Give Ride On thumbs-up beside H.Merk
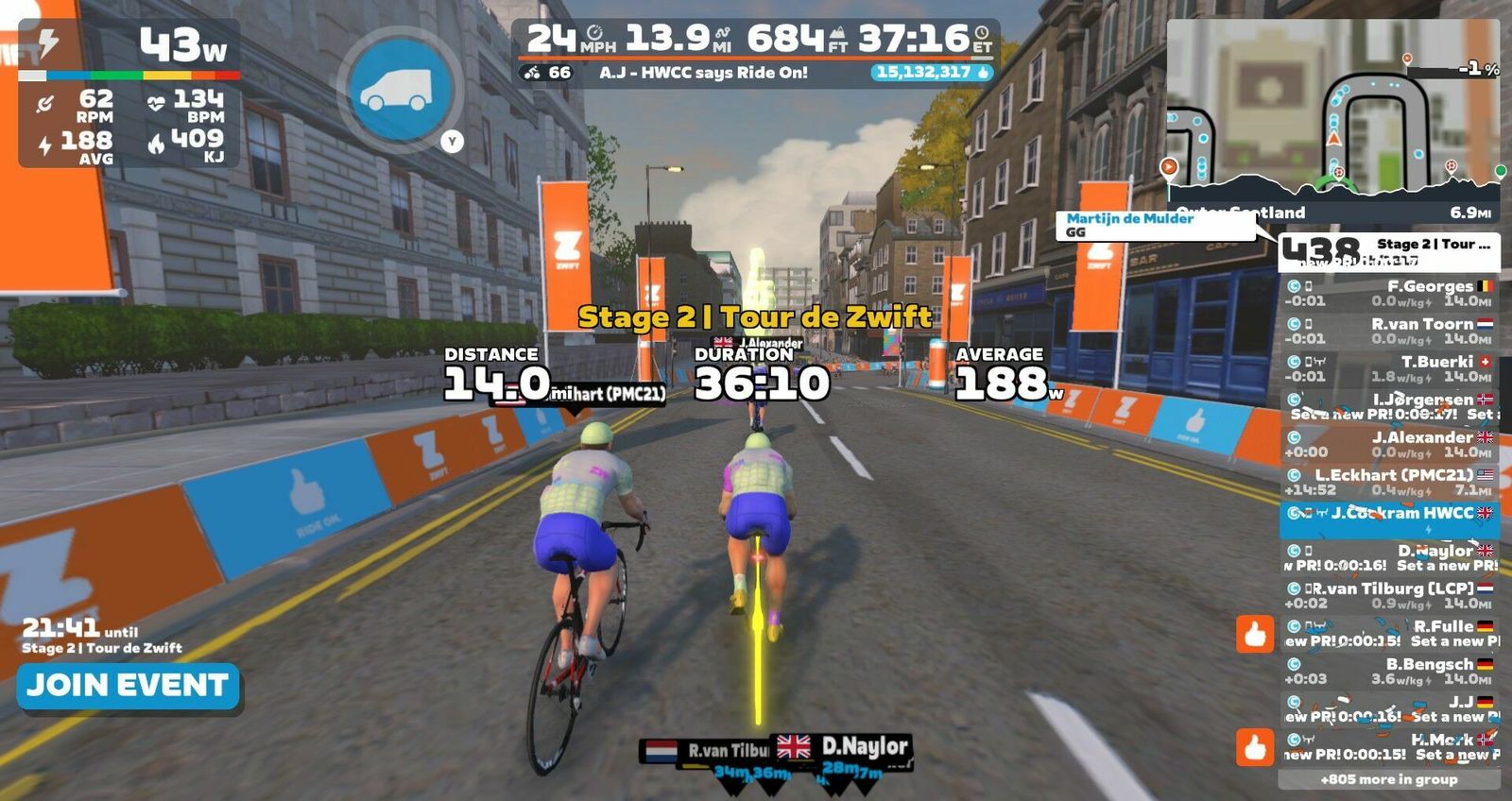1512x801 pixels. click(1255, 747)
